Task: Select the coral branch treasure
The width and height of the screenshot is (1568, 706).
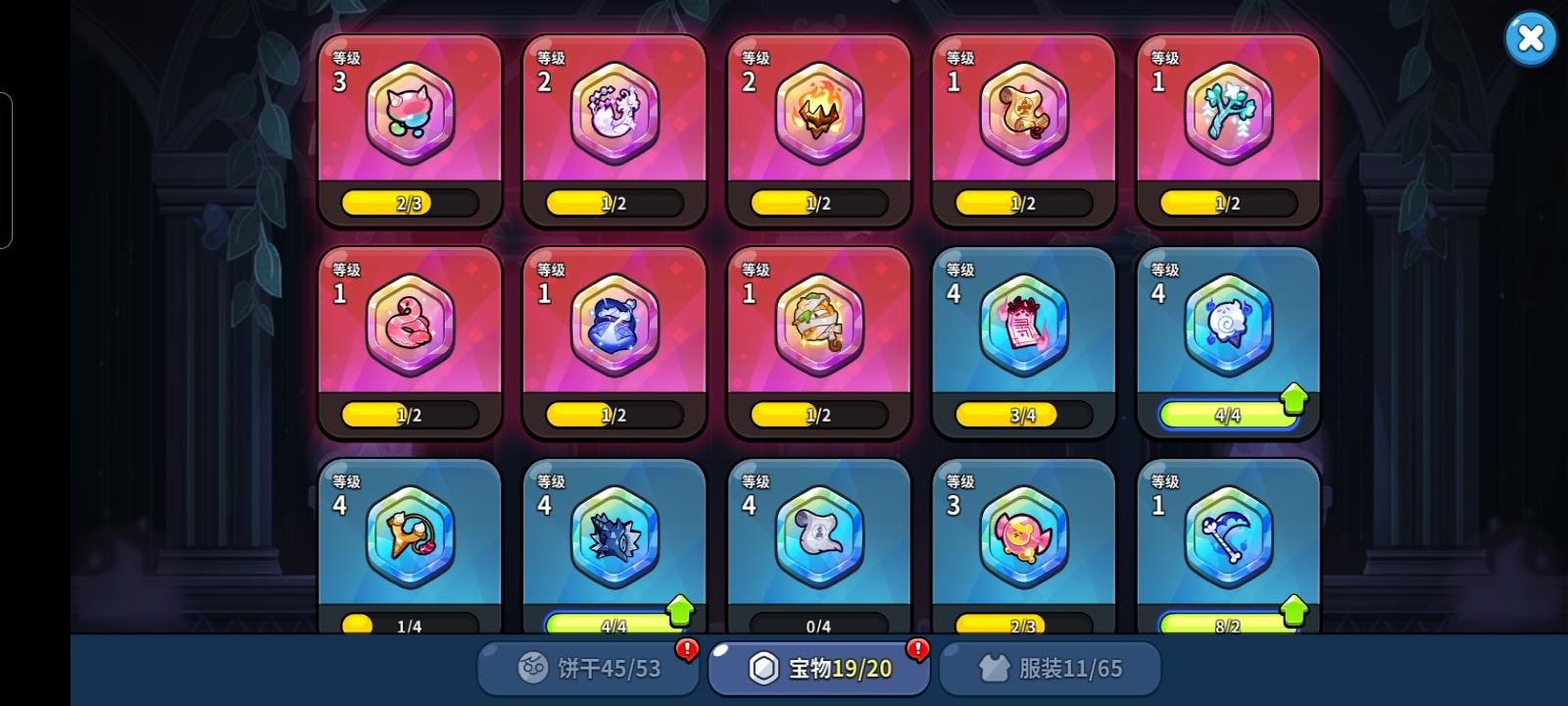Action: click(1228, 113)
